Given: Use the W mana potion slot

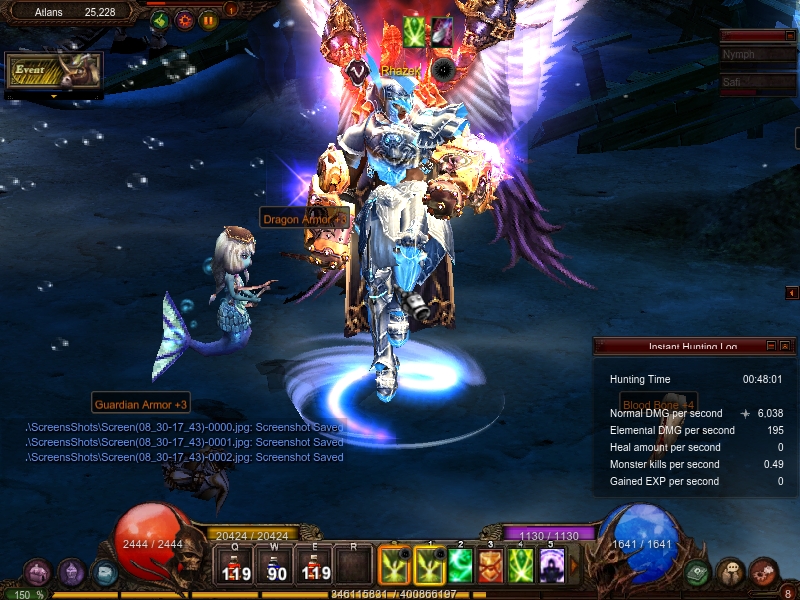Looking at the screenshot, I should click(x=275, y=566).
